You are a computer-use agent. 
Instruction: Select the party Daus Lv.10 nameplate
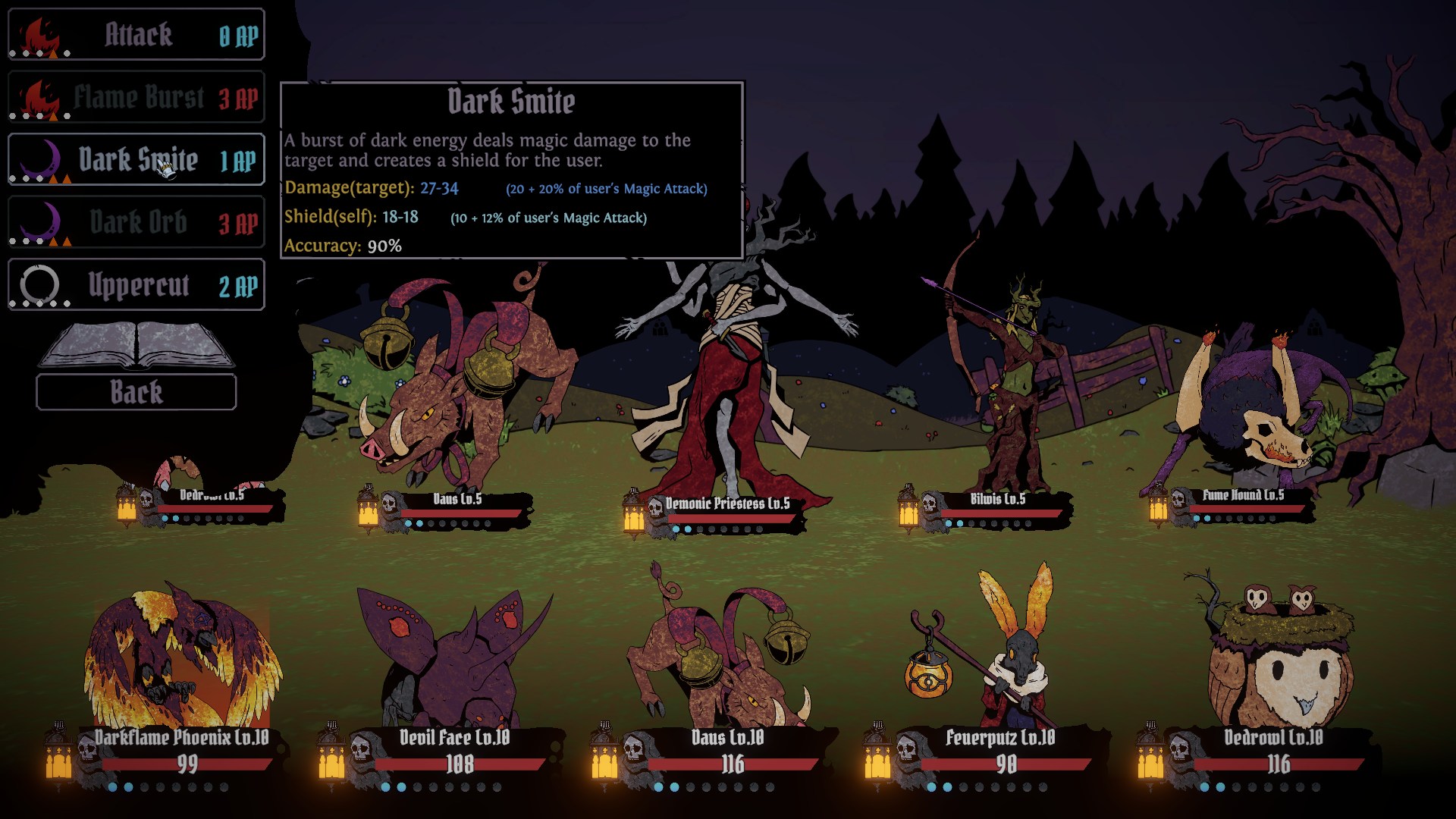click(727, 739)
